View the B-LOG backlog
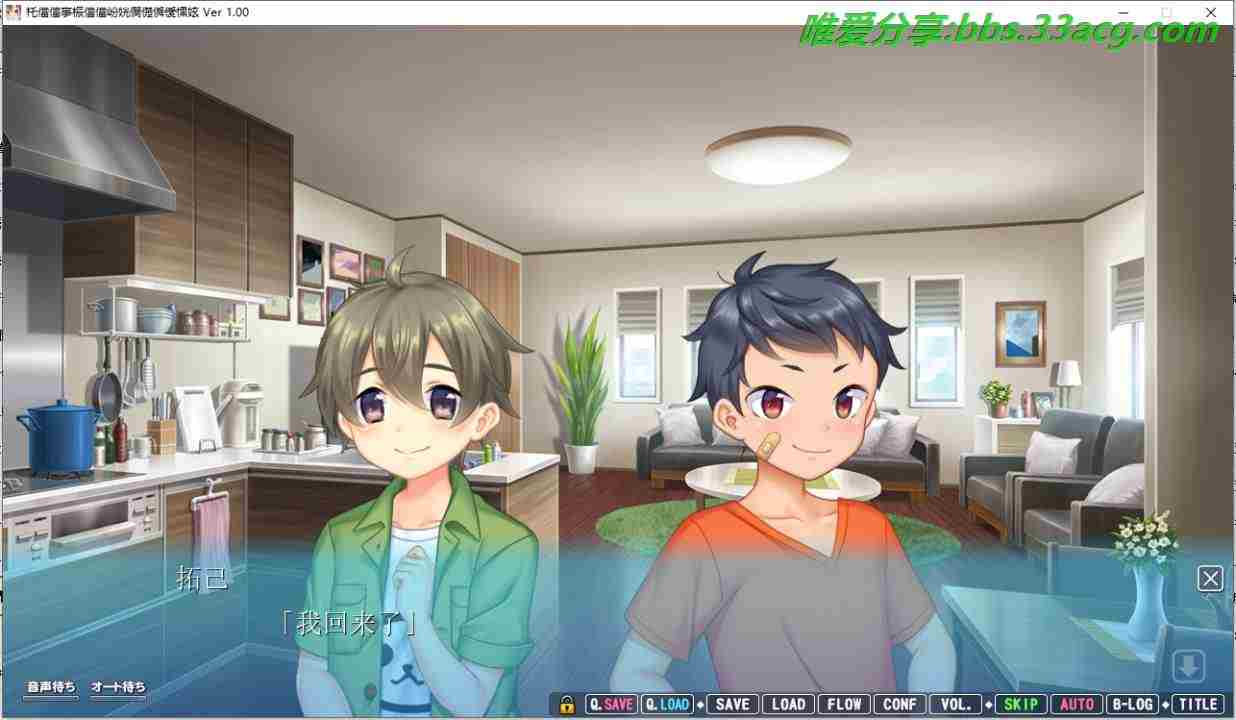The width and height of the screenshot is (1236, 720). pyautogui.click(x=1132, y=704)
